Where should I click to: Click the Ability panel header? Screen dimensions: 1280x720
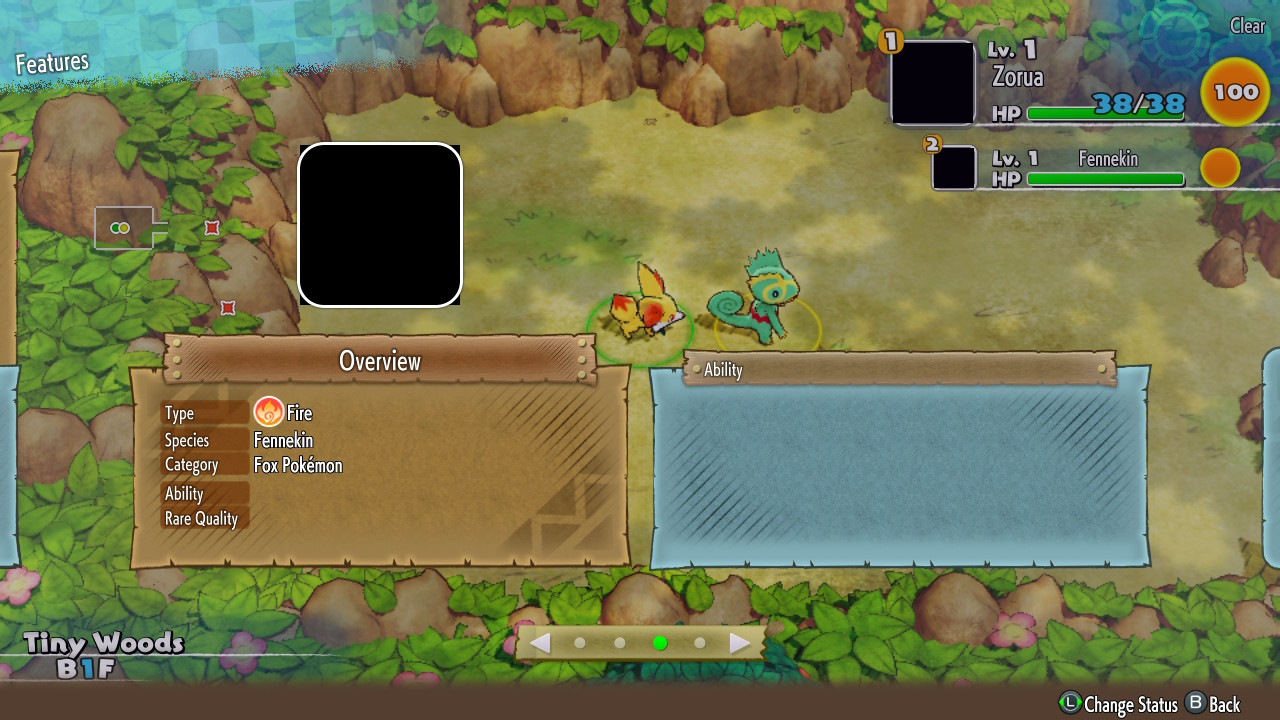pyautogui.click(x=898, y=369)
